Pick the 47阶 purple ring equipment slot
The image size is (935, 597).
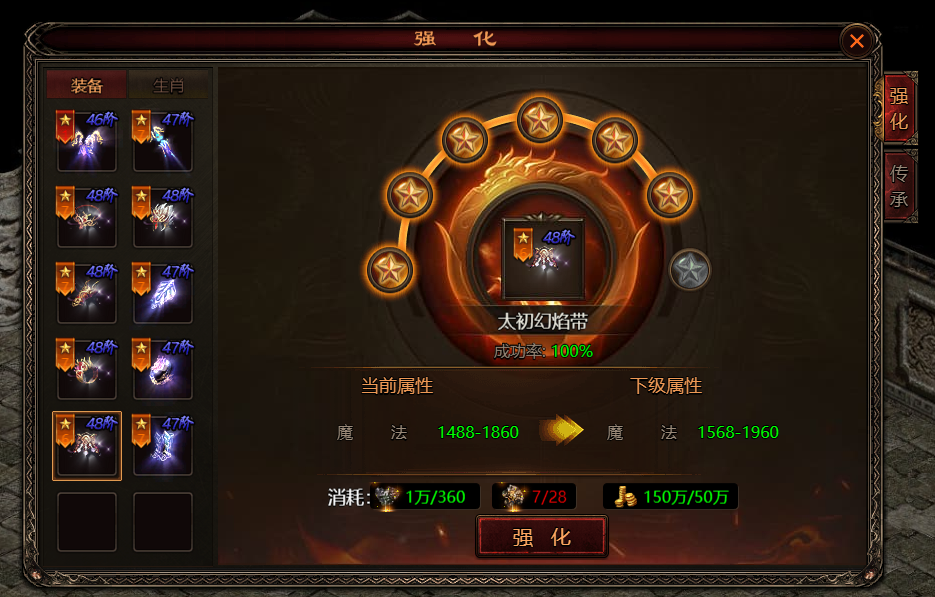pos(163,369)
